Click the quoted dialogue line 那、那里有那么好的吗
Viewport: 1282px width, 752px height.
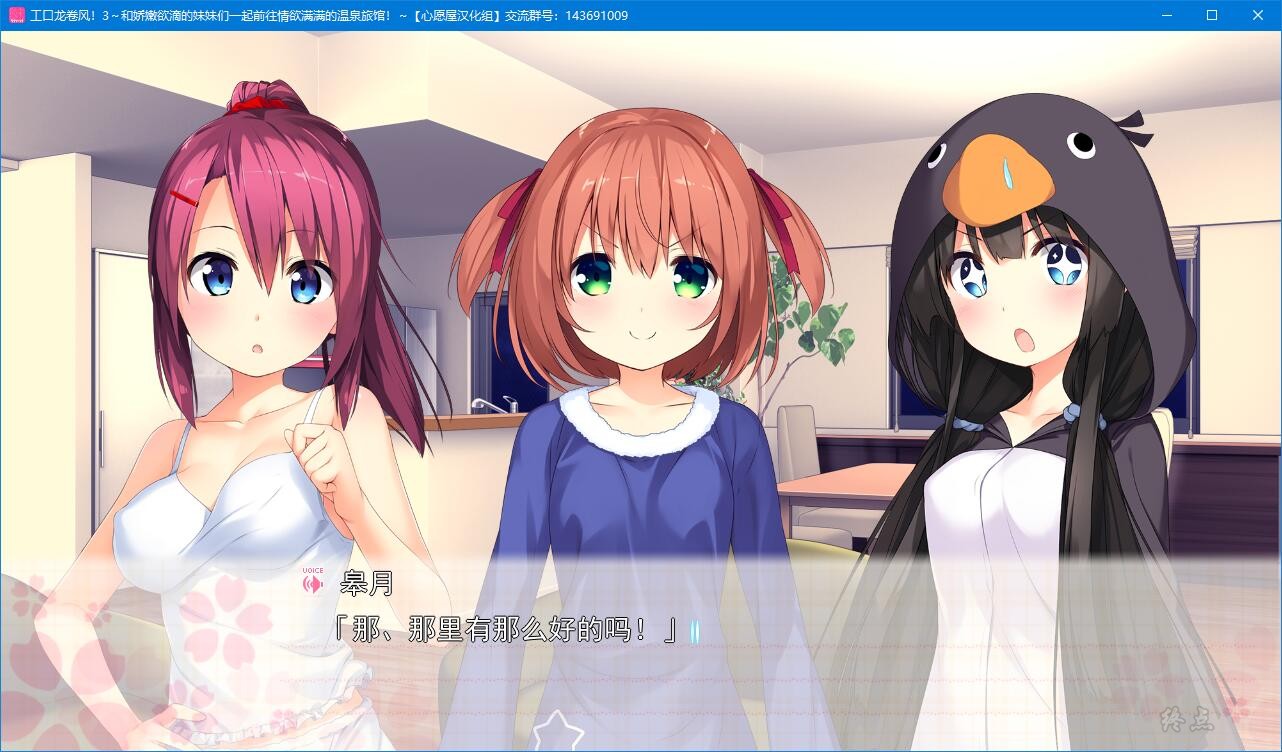[505, 630]
